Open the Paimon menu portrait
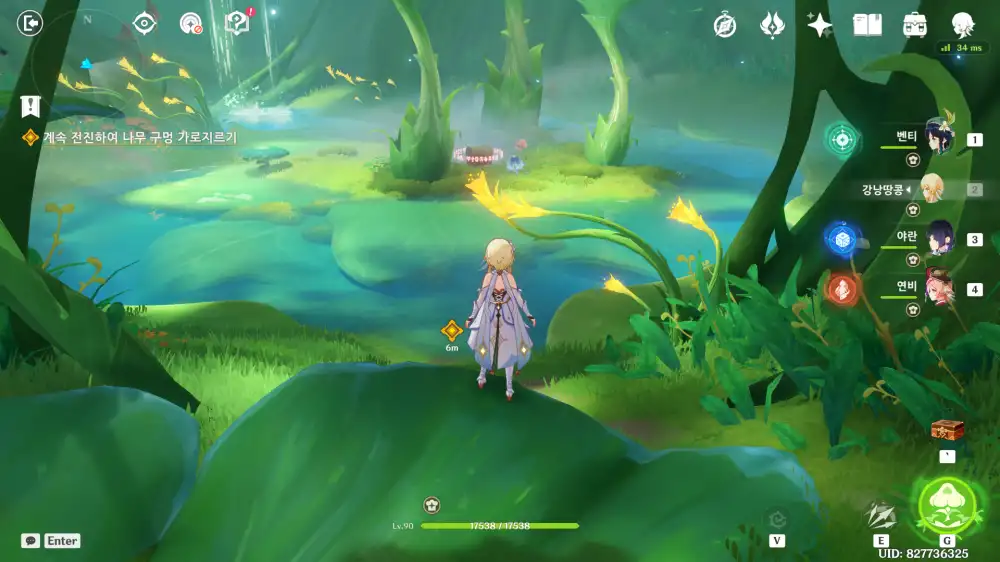 (x=962, y=24)
